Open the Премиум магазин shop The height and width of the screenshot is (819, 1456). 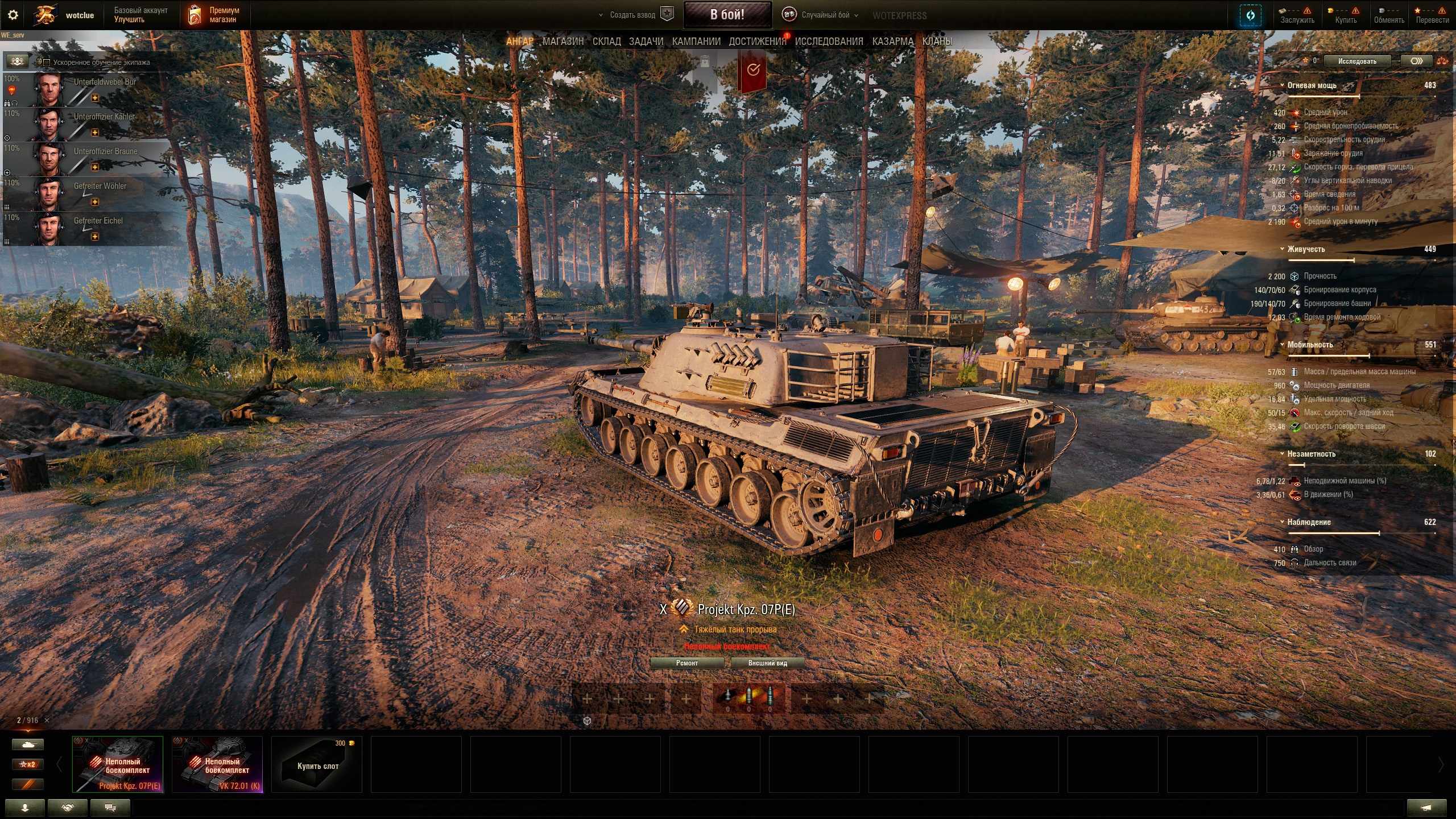[x=215, y=15]
